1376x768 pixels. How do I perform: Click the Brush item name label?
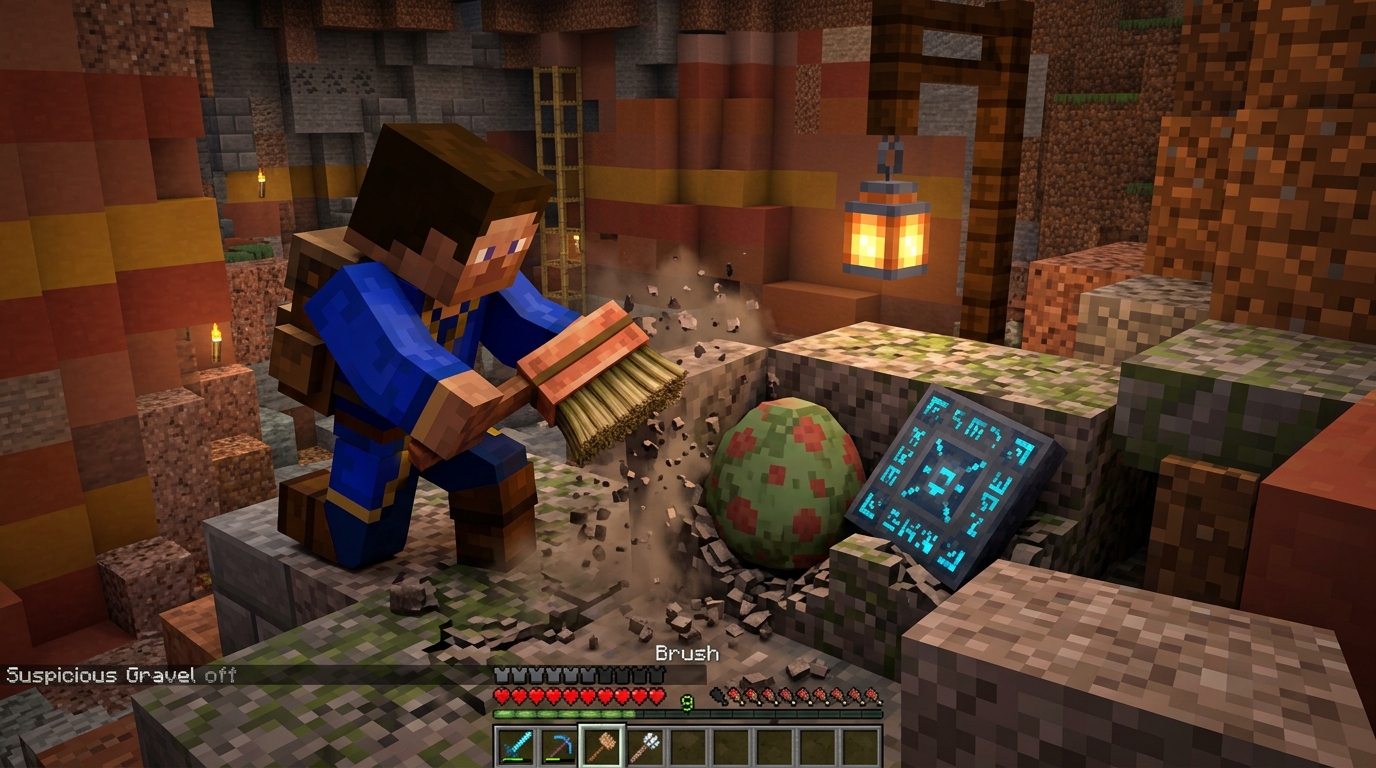pos(685,653)
